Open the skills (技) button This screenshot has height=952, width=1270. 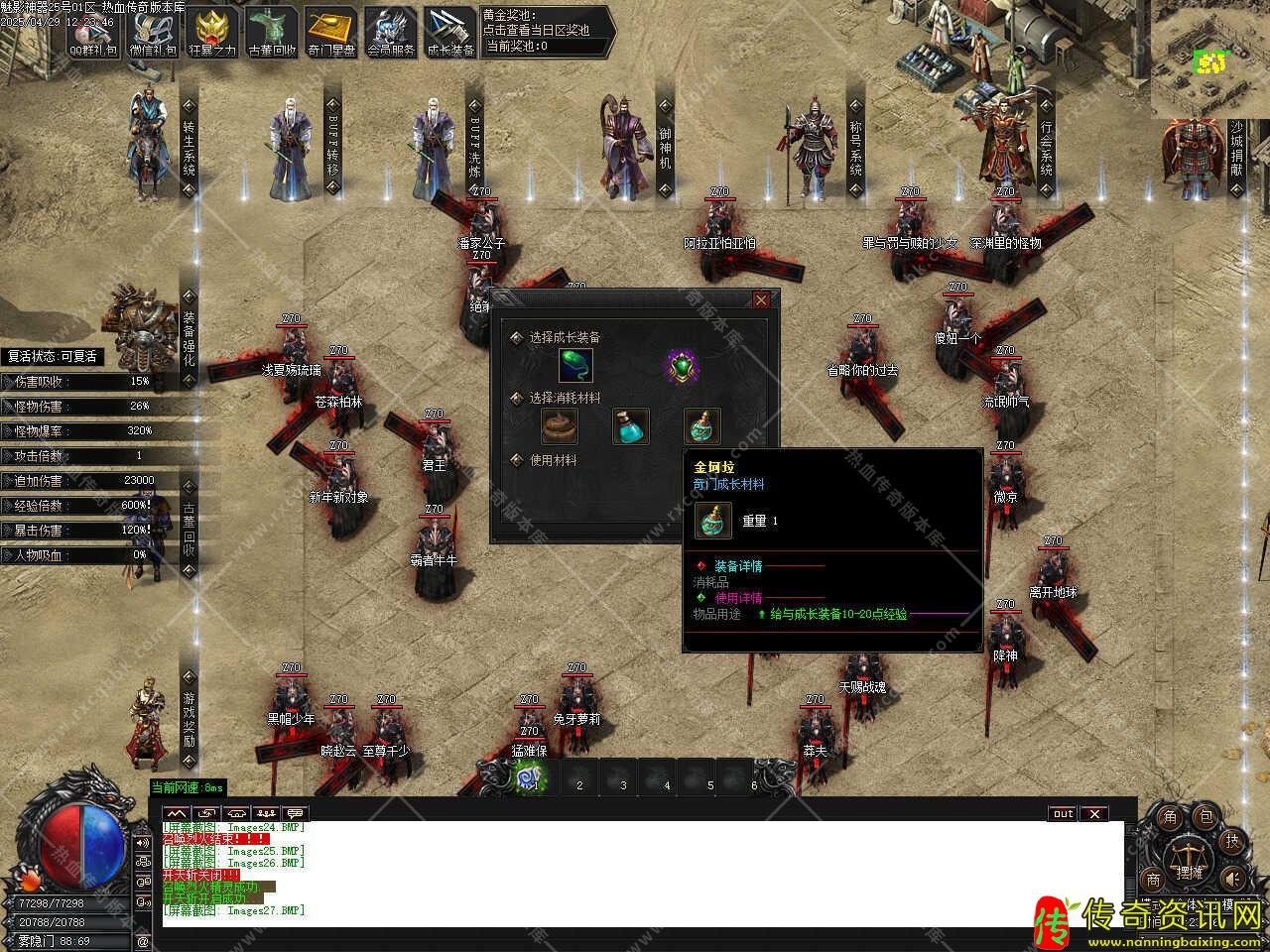pyautogui.click(x=1231, y=841)
